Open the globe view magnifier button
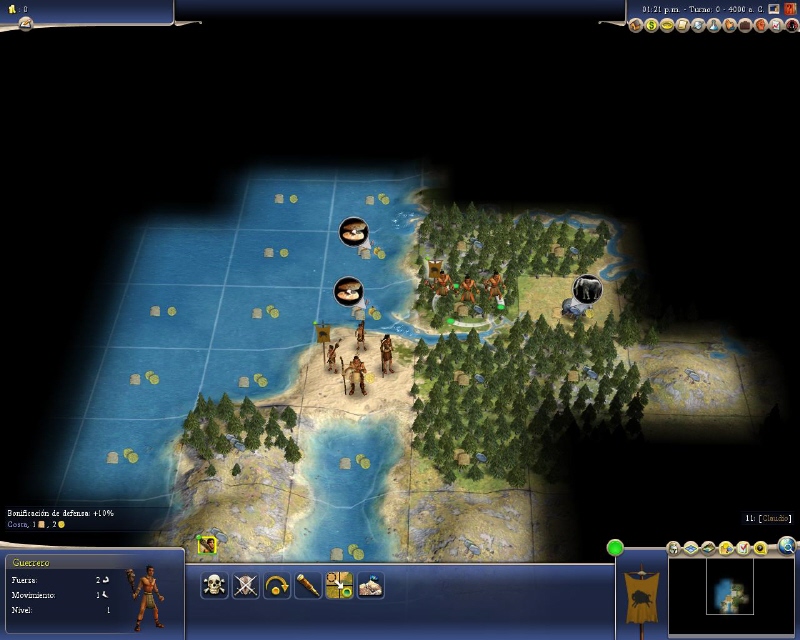This screenshot has height=640, width=800. click(787, 545)
